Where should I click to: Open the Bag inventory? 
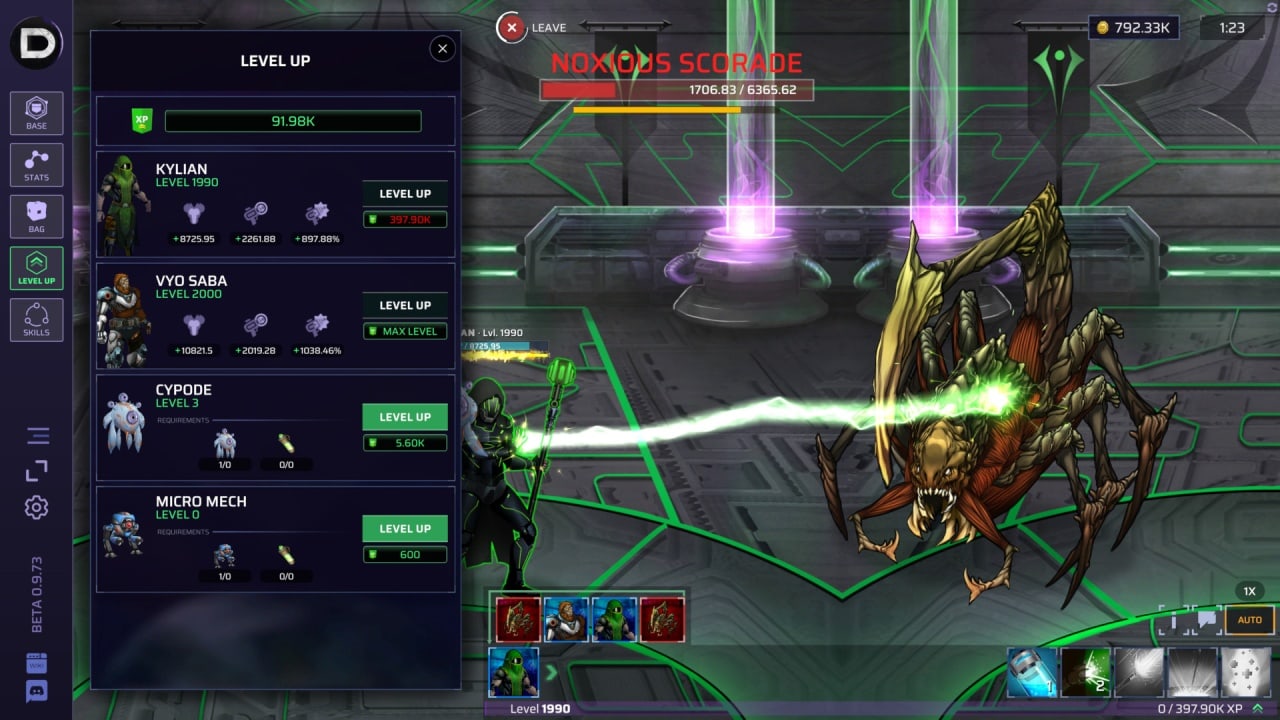pos(37,216)
